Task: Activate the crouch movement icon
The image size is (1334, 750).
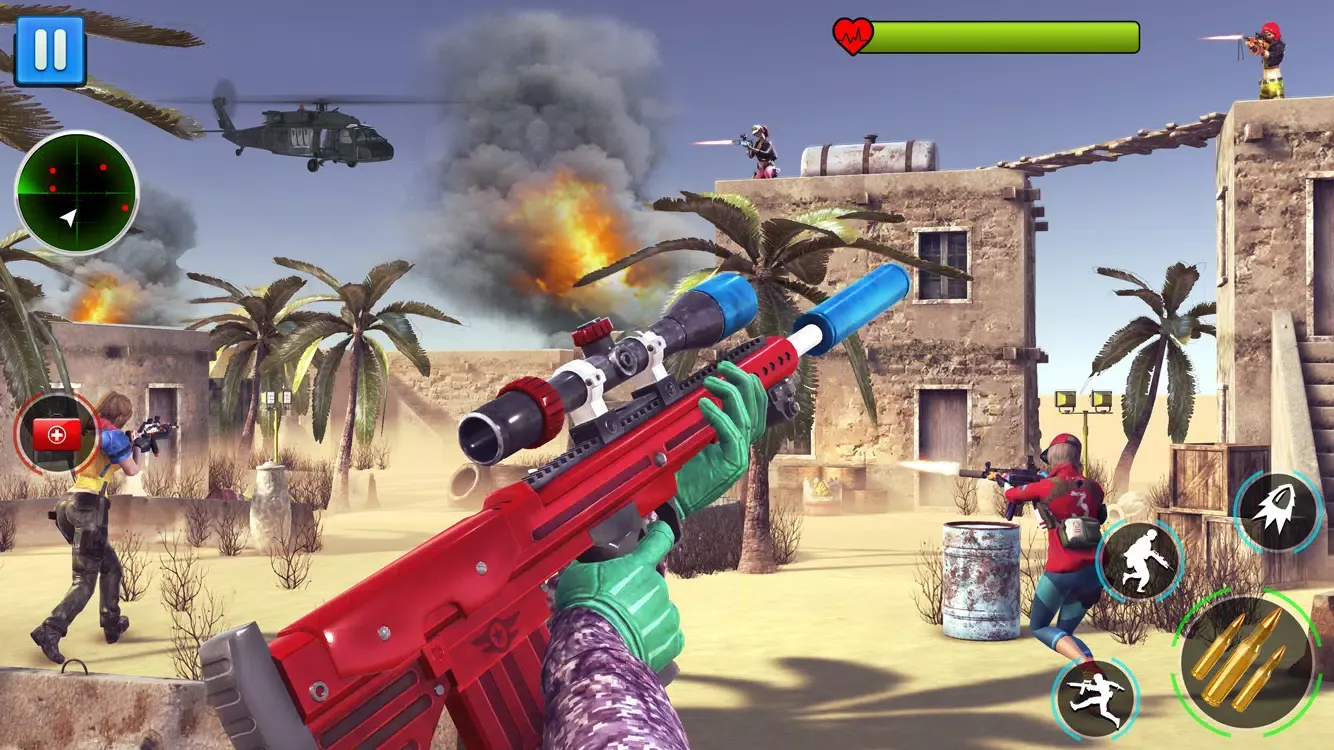Action: (1140, 560)
